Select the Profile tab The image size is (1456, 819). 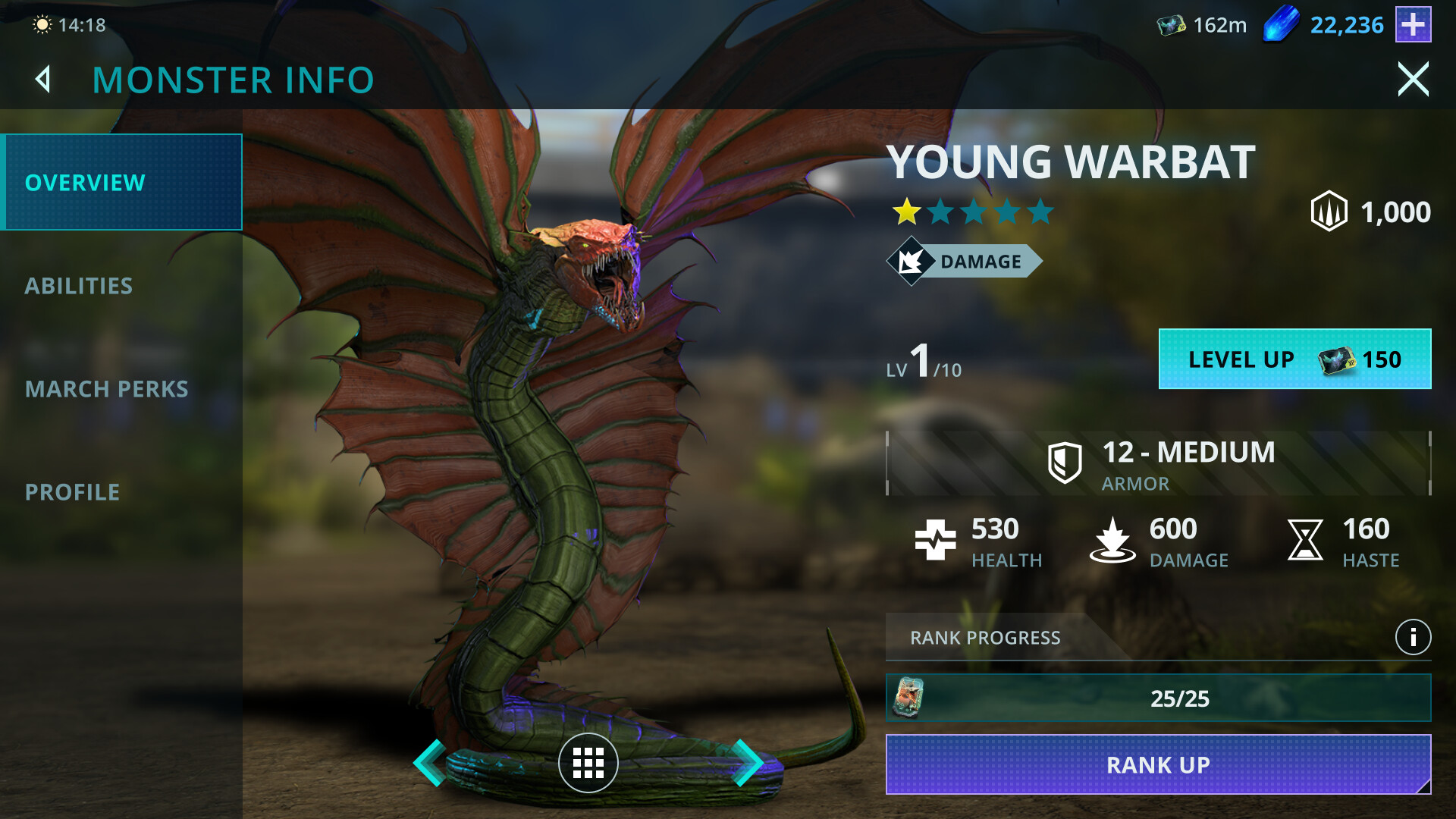tap(73, 492)
